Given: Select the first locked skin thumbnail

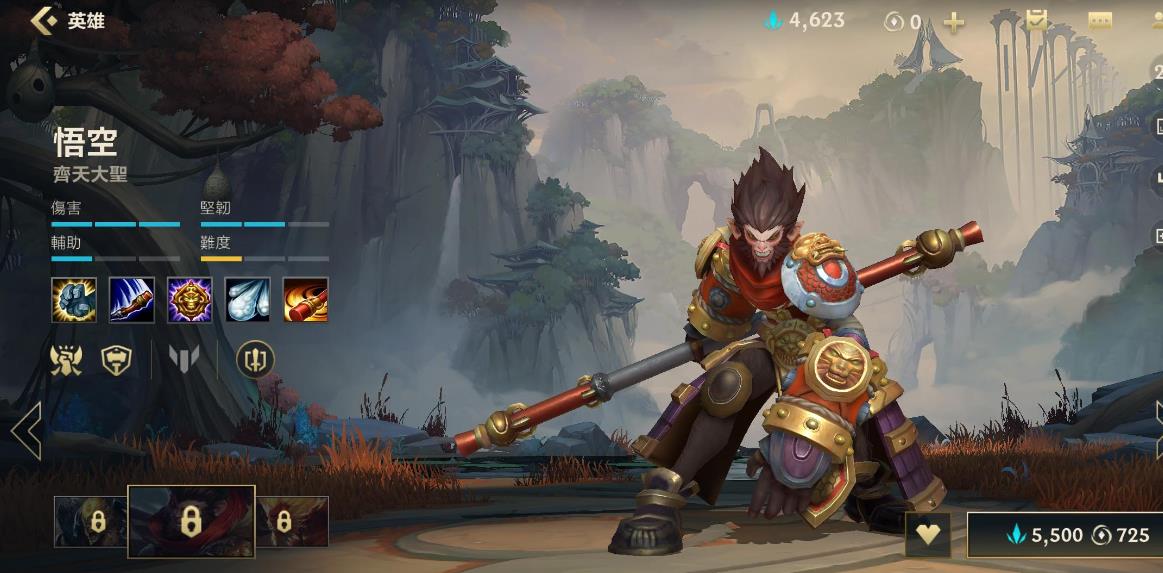Looking at the screenshot, I should coord(91,521).
